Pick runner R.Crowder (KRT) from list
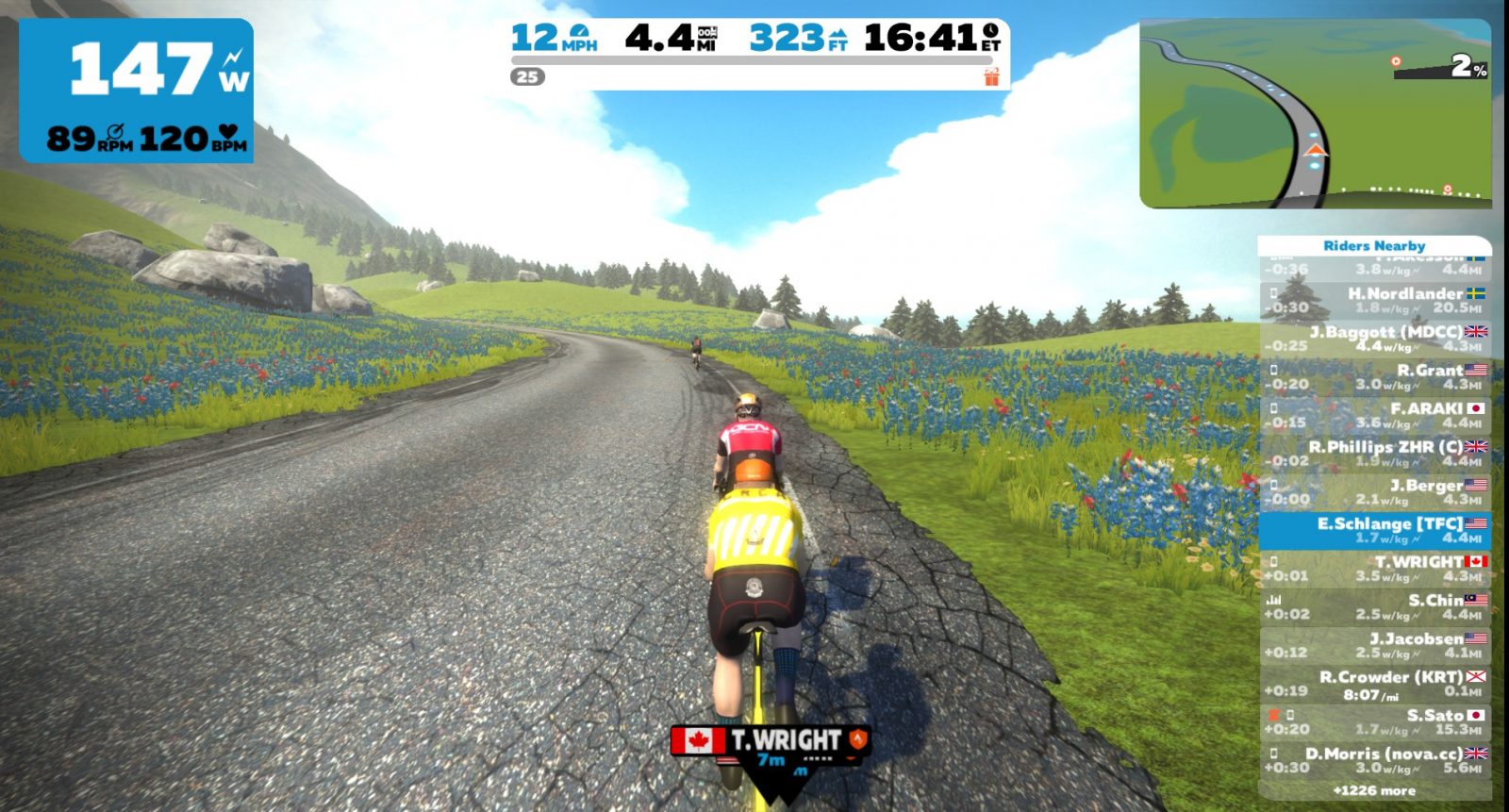This screenshot has width=1509, height=812. 1375,684
